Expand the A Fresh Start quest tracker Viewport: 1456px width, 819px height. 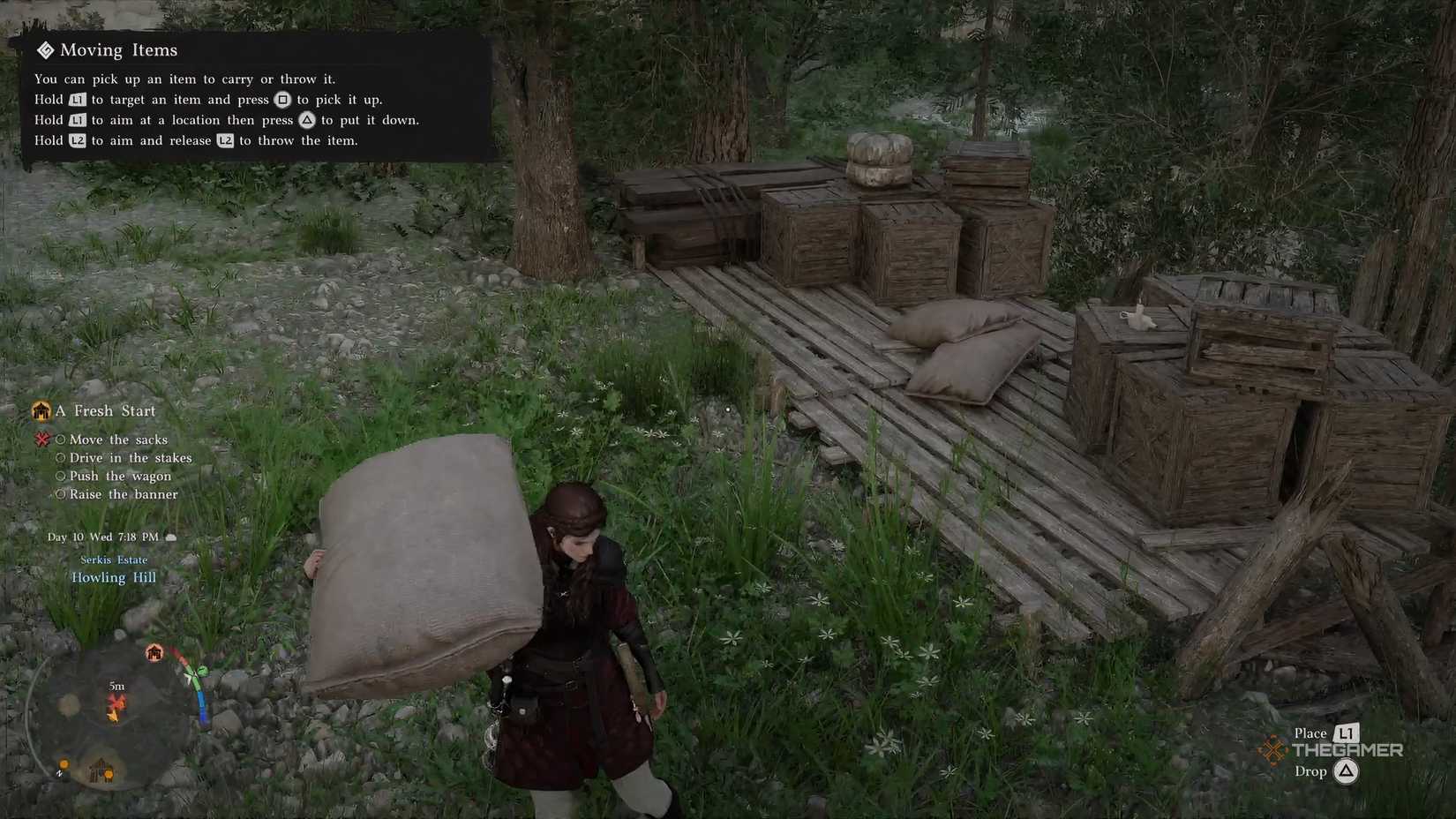106,410
